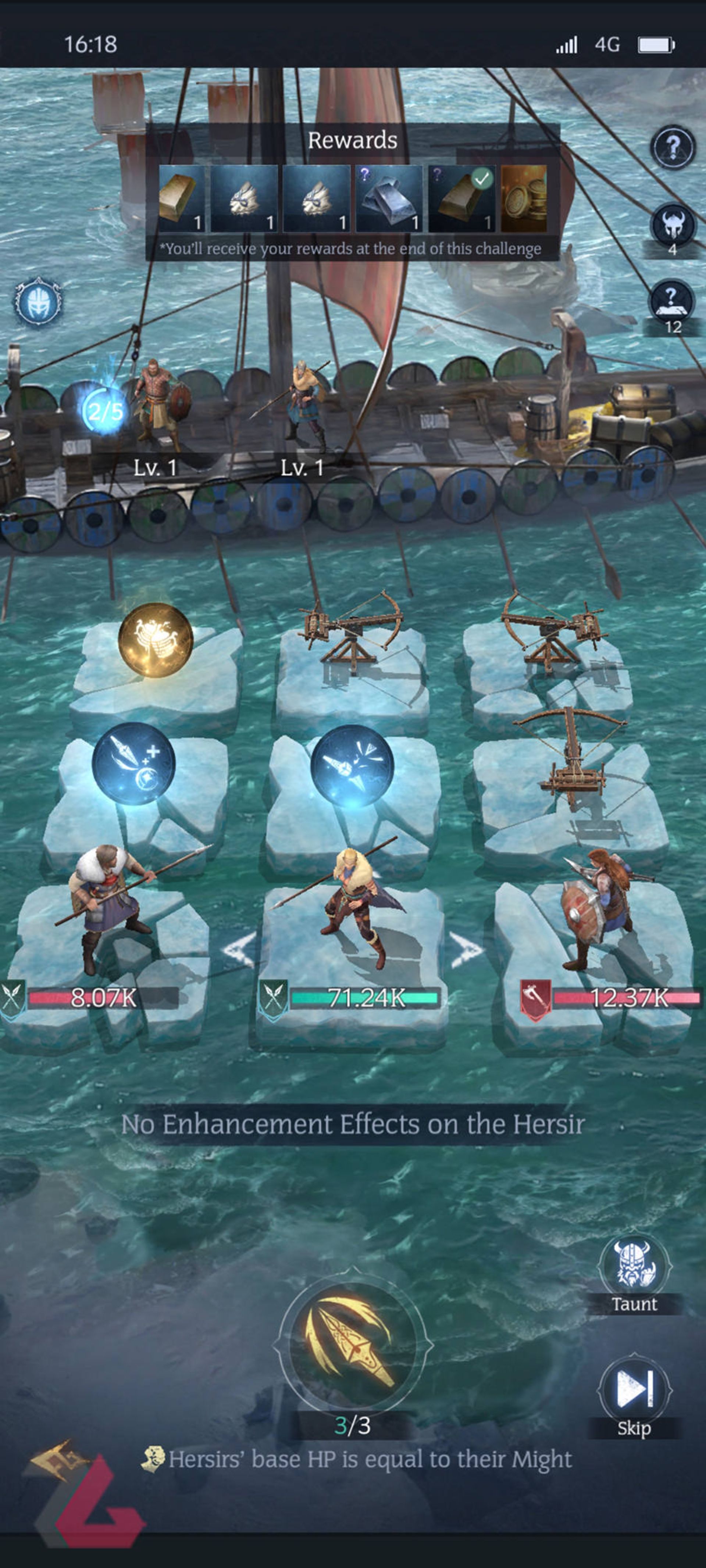Move the hersir with the right arrow
The width and height of the screenshot is (706, 1568).
pyautogui.click(x=466, y=950)
